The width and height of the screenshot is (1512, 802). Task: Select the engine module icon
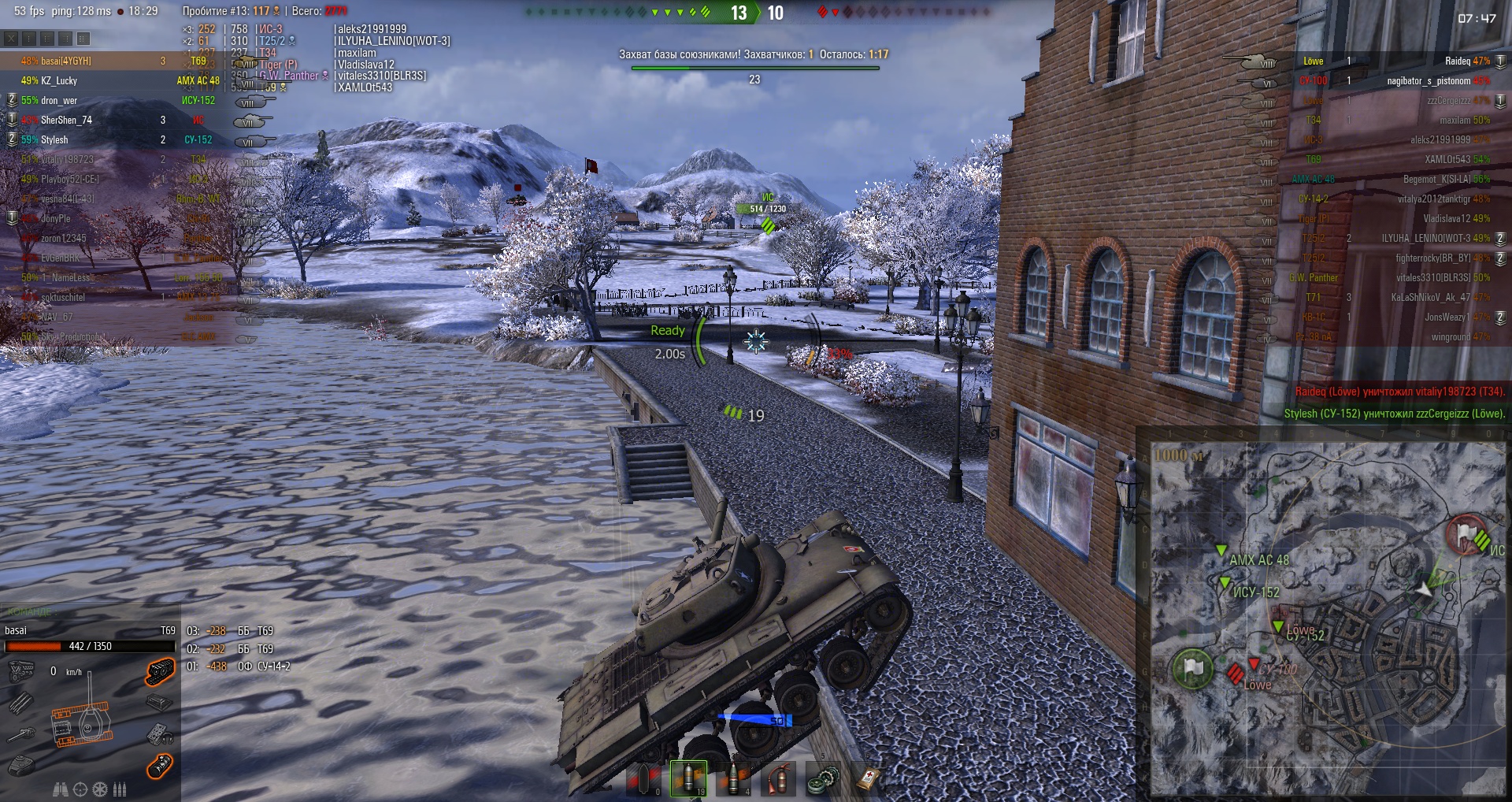21,672
